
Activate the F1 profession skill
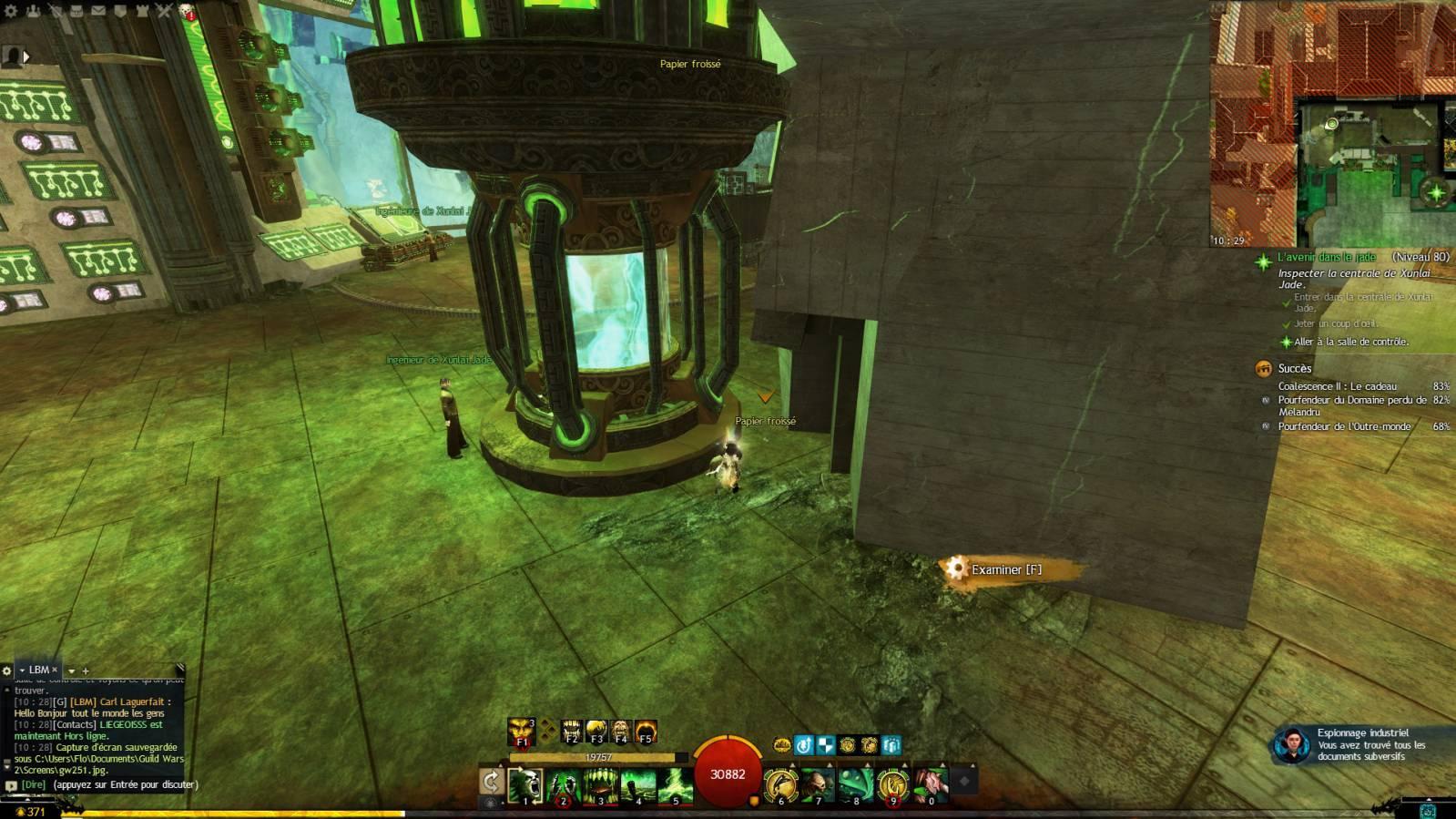pos(522,731)
